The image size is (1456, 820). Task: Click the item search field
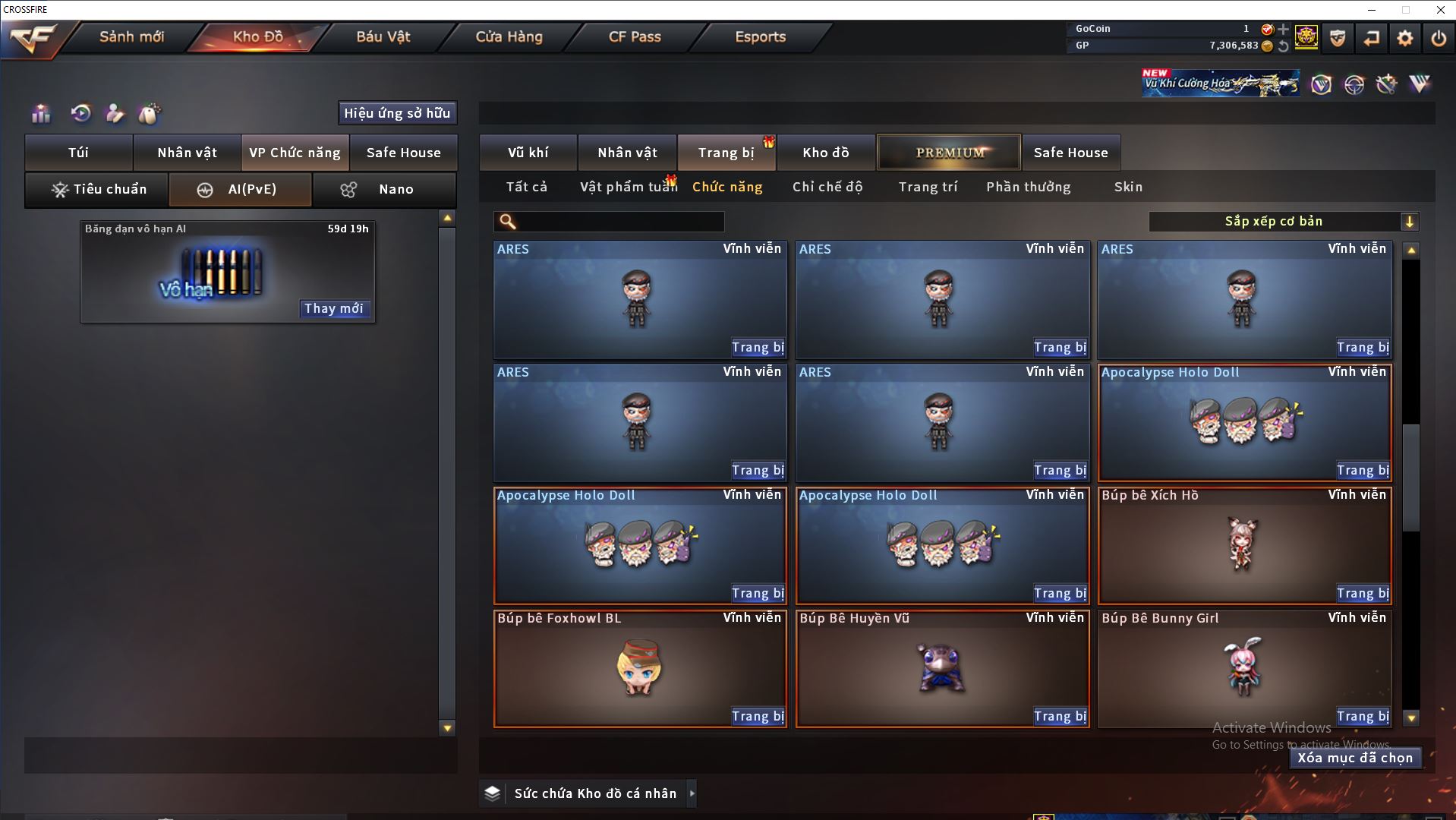point(619,222)
